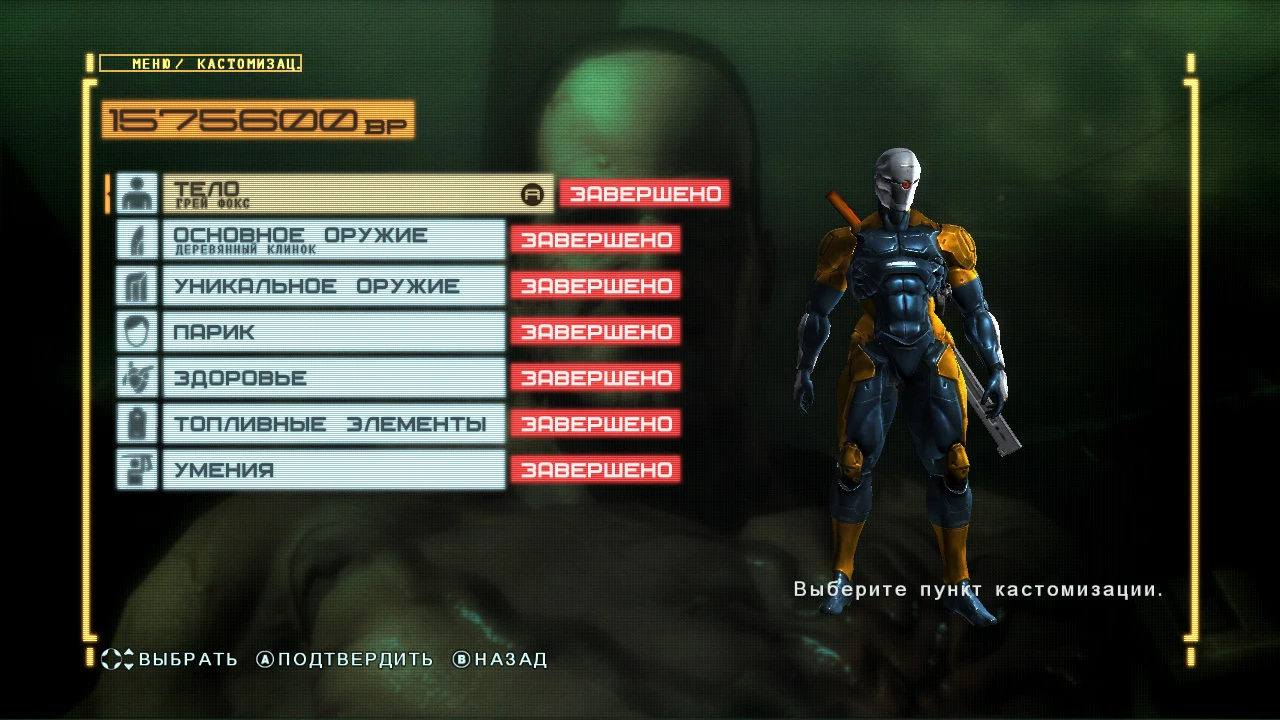This screenshot has width=1280, height=720.
Task: Click the health icon beside ЗДОРОВЬЕ
Action: [138, 378]
